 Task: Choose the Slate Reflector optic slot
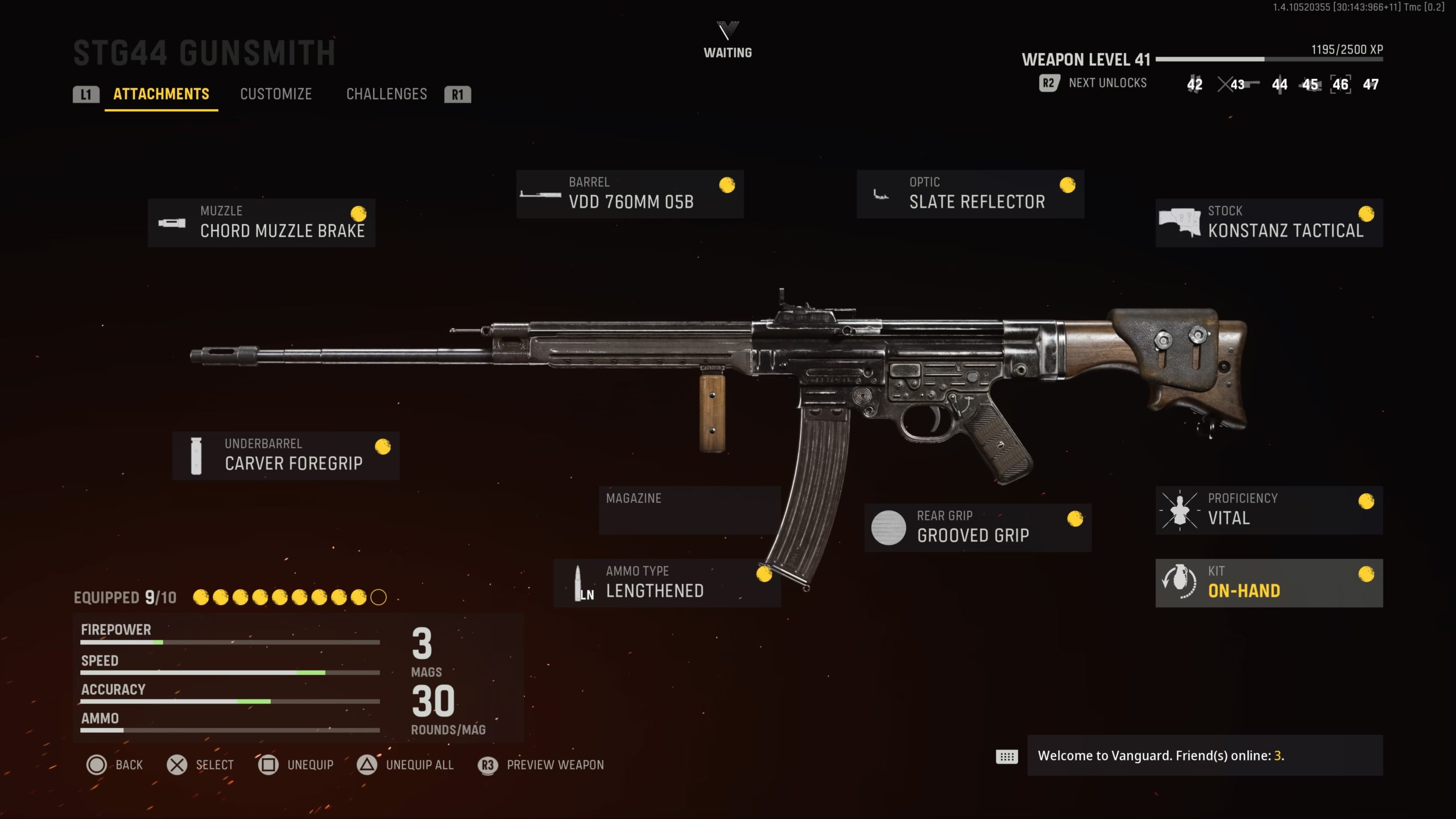[x=970, y=194]
